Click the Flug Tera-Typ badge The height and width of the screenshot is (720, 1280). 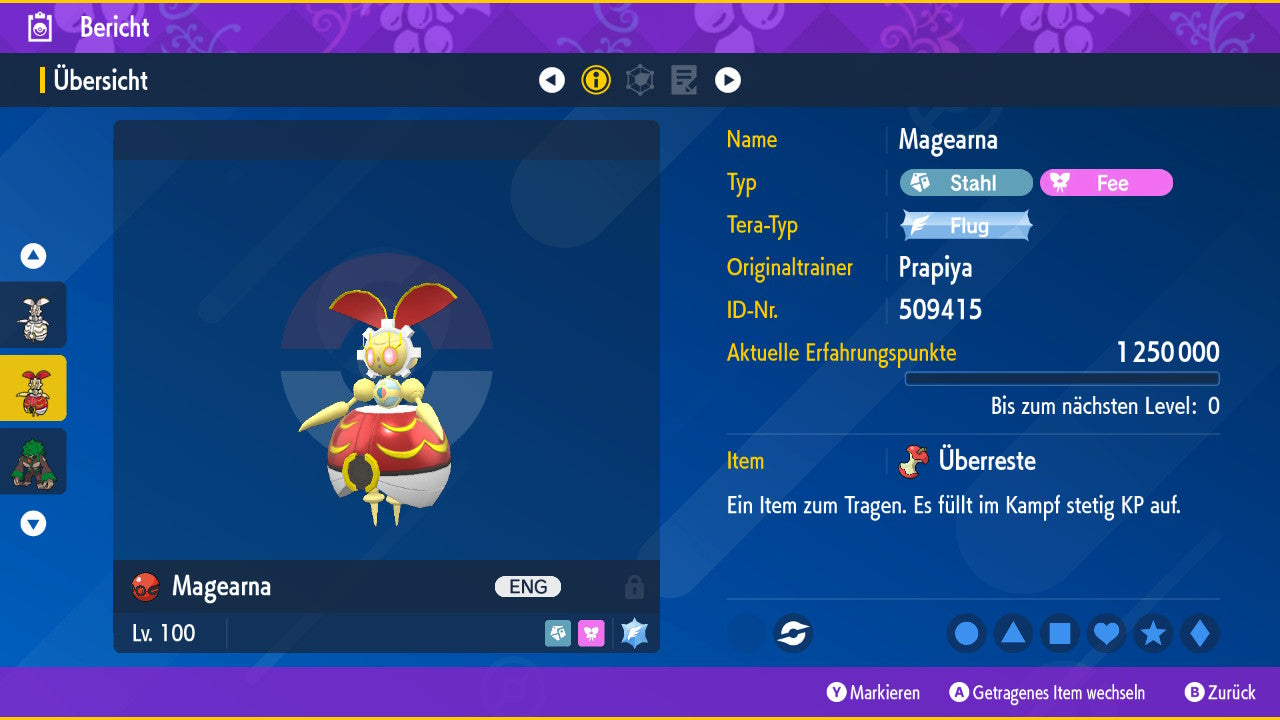(x=964, y=225)
